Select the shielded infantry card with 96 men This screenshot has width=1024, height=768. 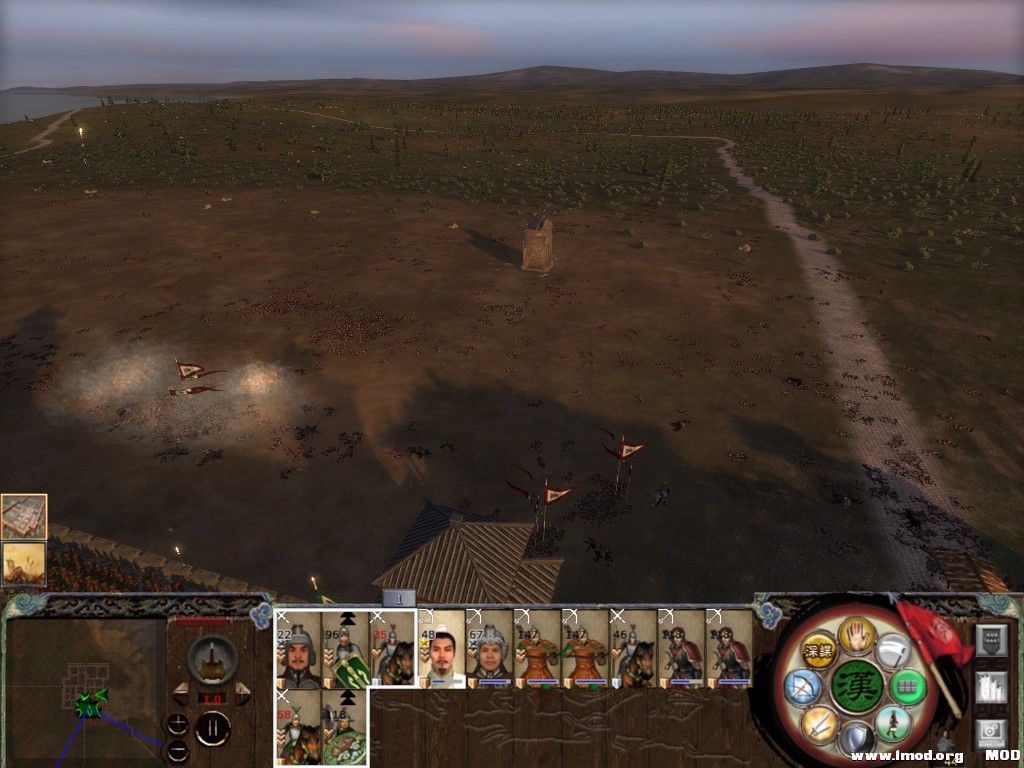(x=345, y=649)
